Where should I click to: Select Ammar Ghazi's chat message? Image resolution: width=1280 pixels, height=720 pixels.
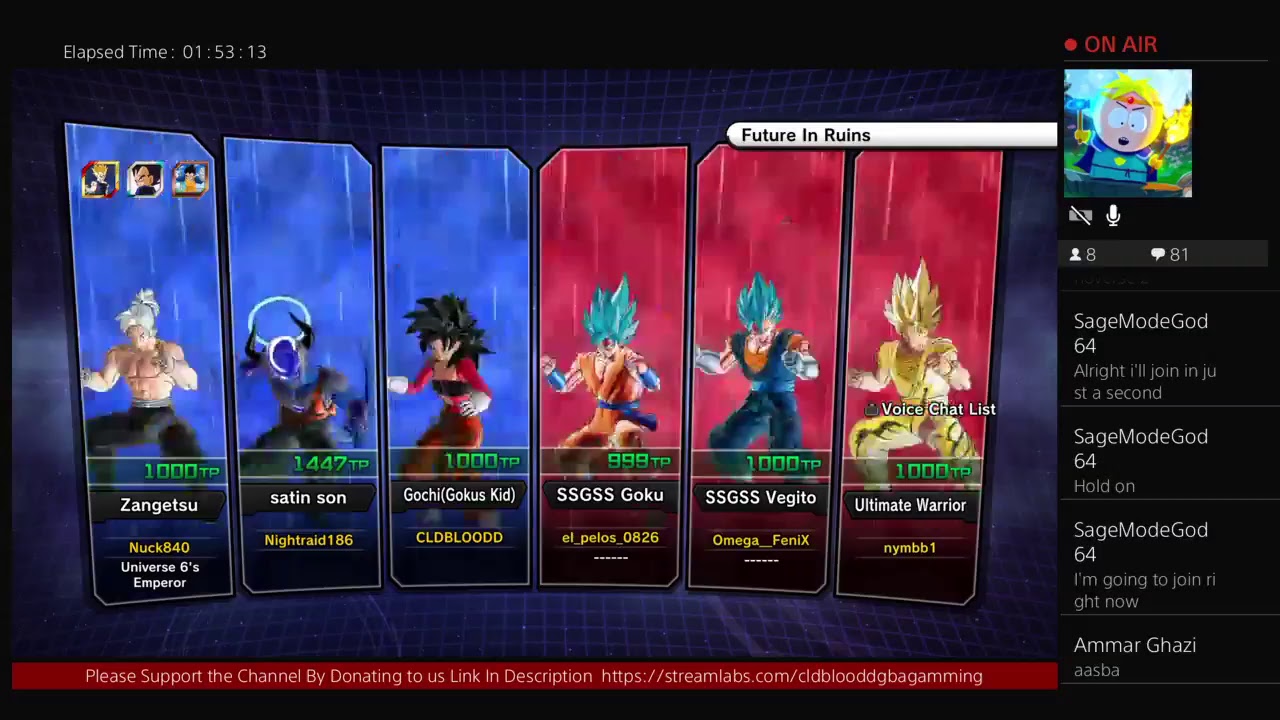coord(1135,656)
